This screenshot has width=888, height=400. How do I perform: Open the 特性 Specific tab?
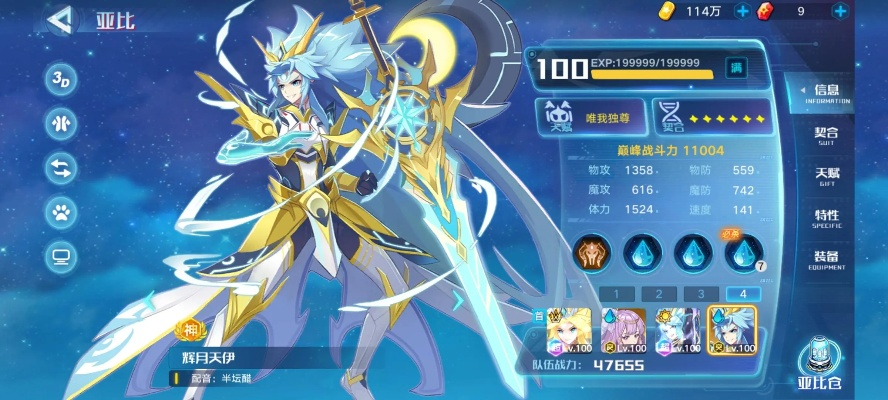826,219
